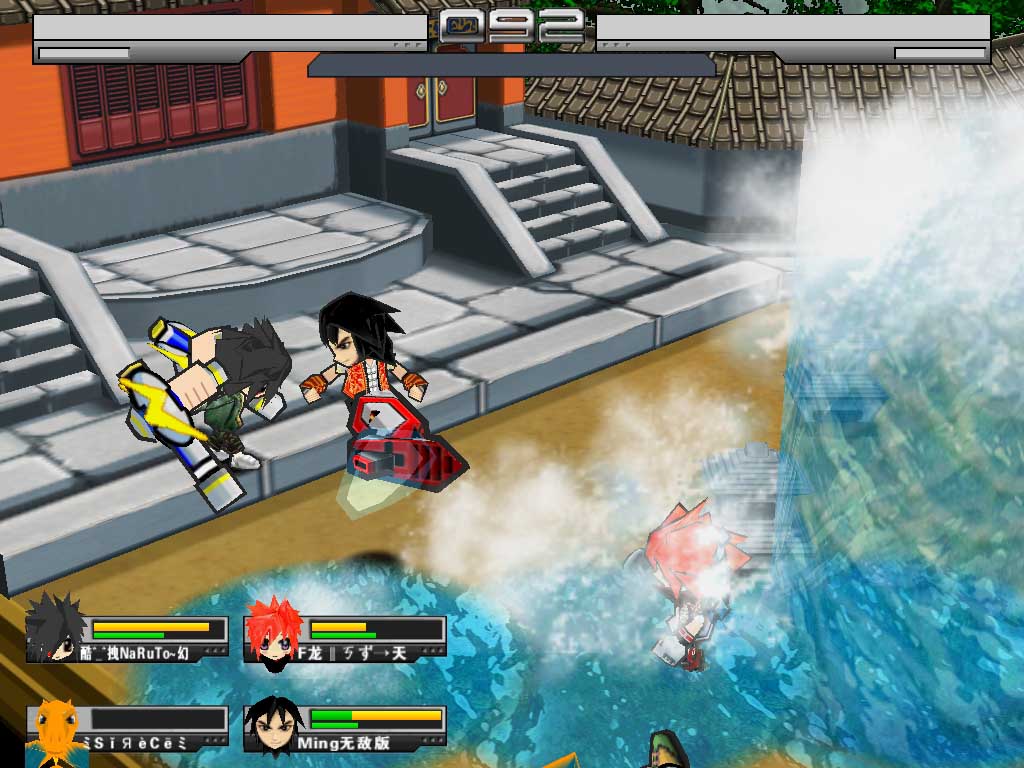Screen dimensions: 1024x768
Task: Select the NaRuTo player's spiky black-haired portrait
Action: (x=54, y=630)
